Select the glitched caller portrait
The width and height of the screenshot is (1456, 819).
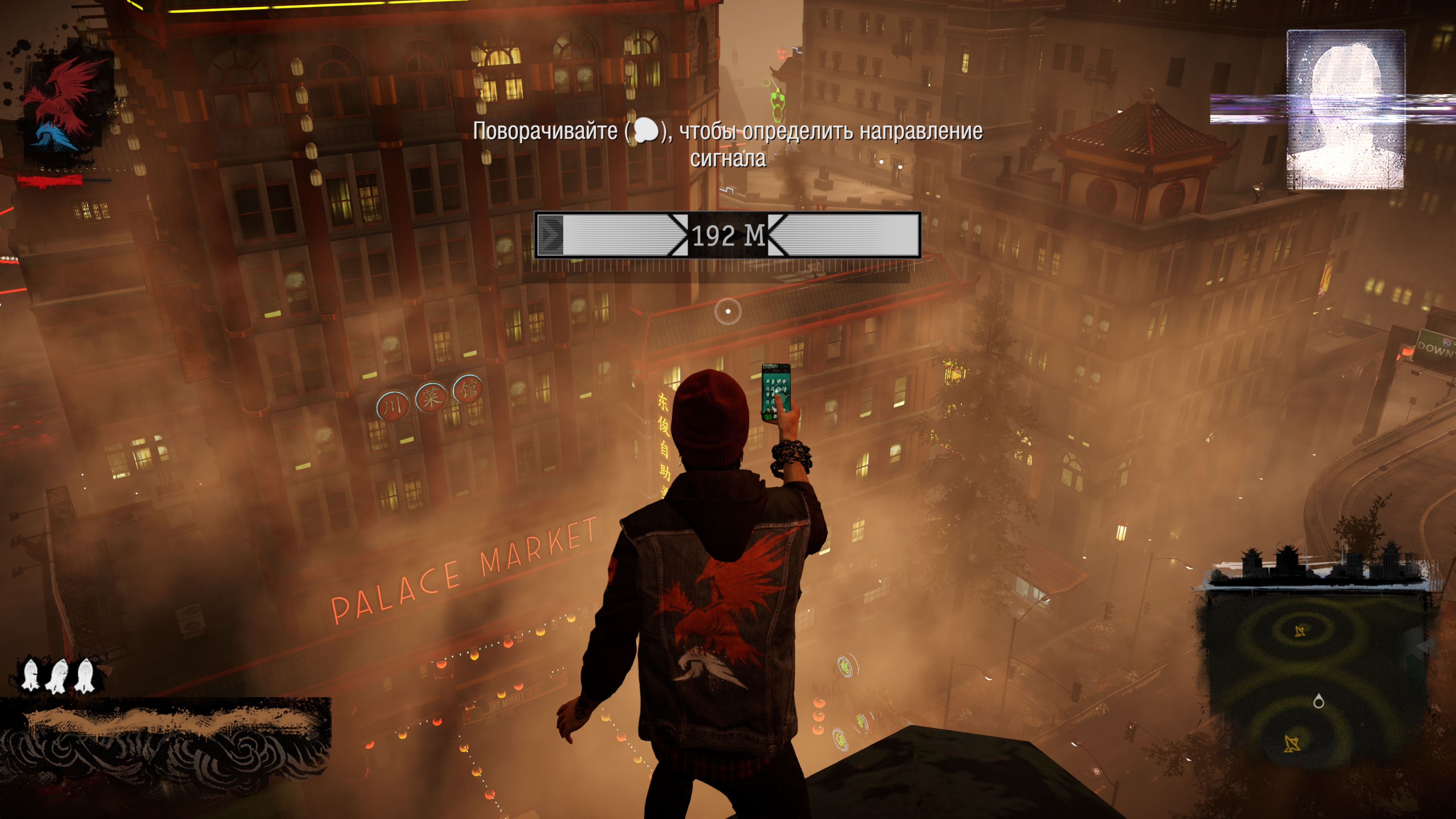pyautogui.click(x=1345, y=110)
